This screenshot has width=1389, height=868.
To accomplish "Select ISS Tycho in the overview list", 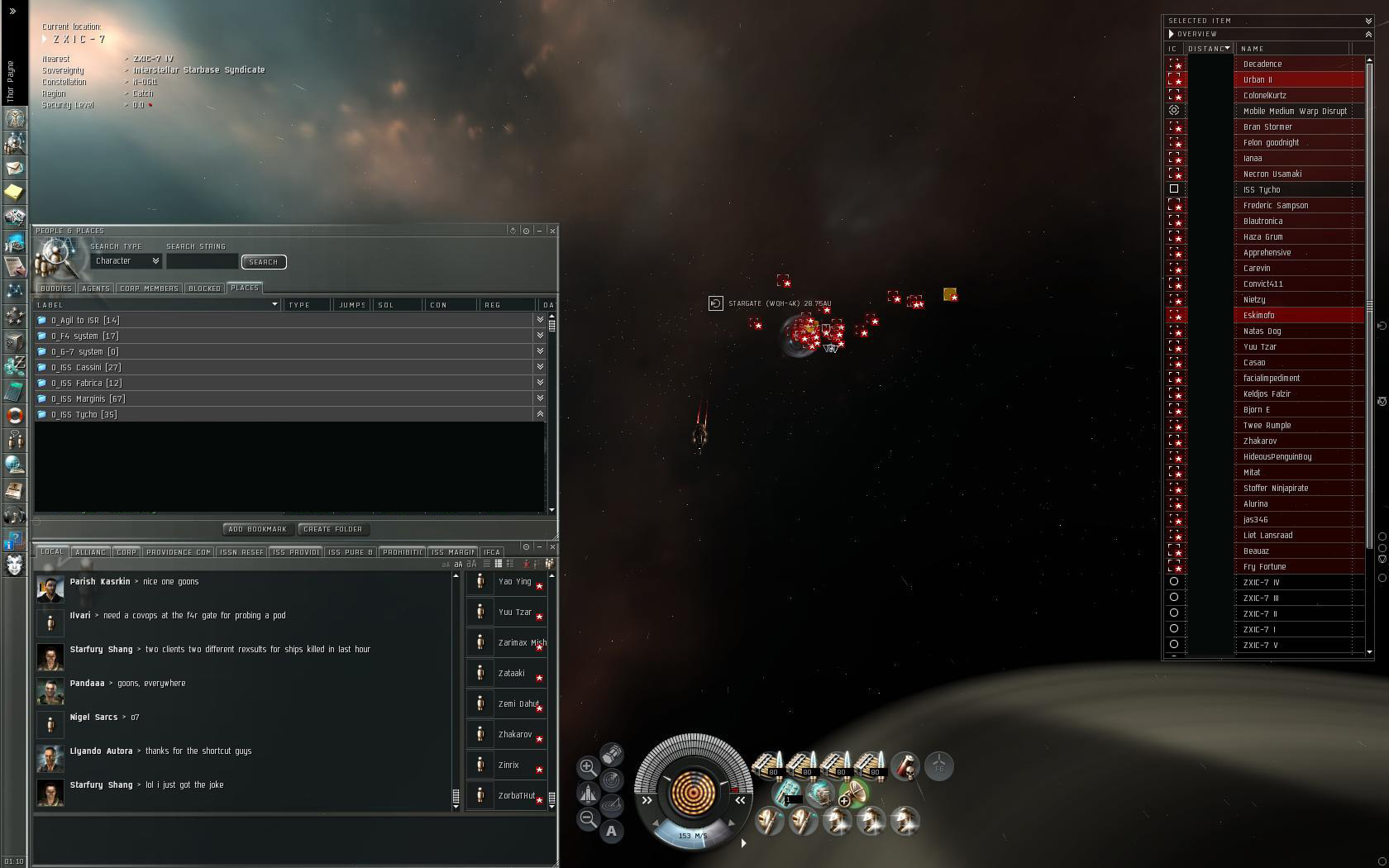I will (x=1262, y=190).
